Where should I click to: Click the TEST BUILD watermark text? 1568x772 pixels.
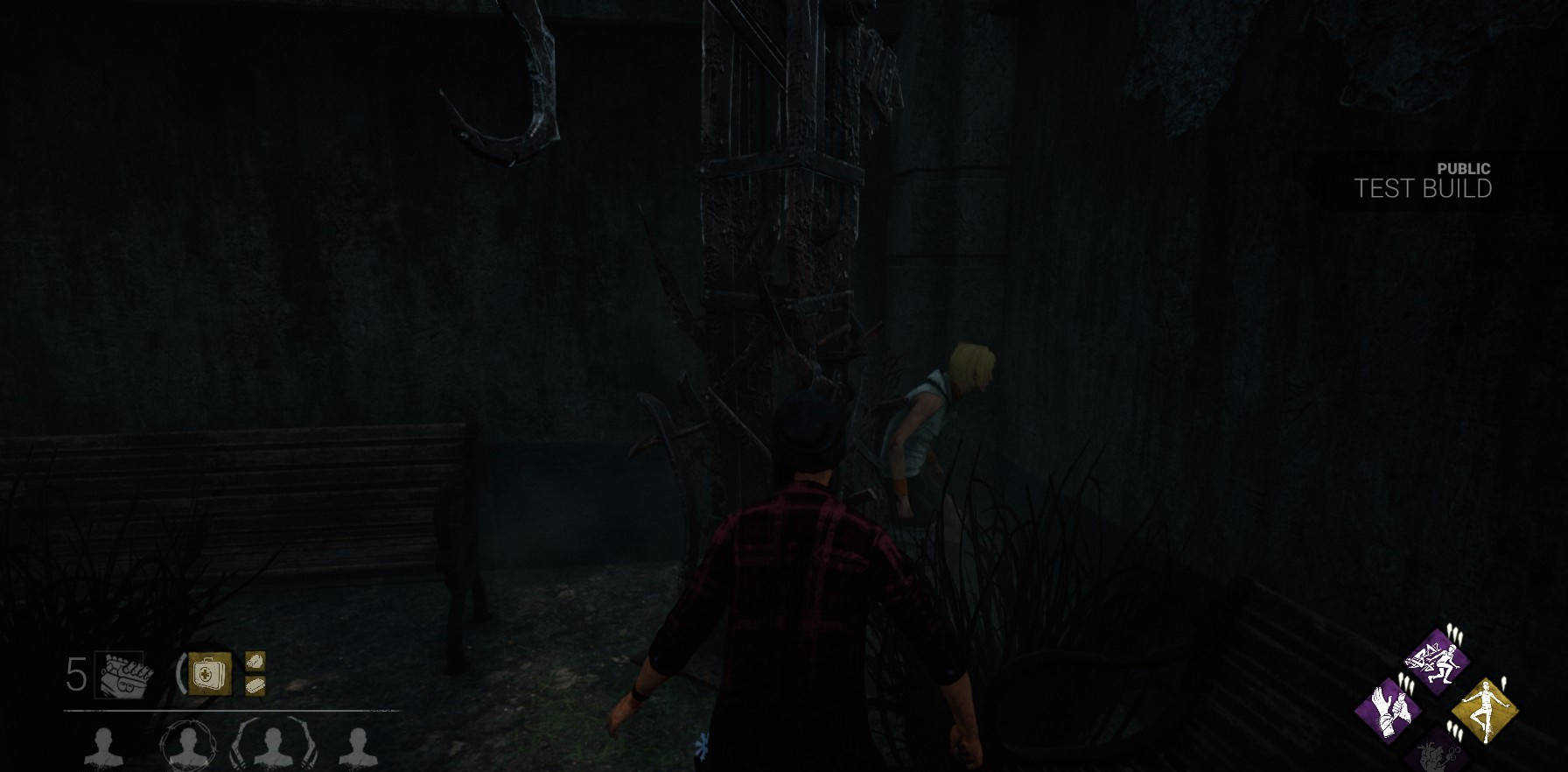[1424, 186]
